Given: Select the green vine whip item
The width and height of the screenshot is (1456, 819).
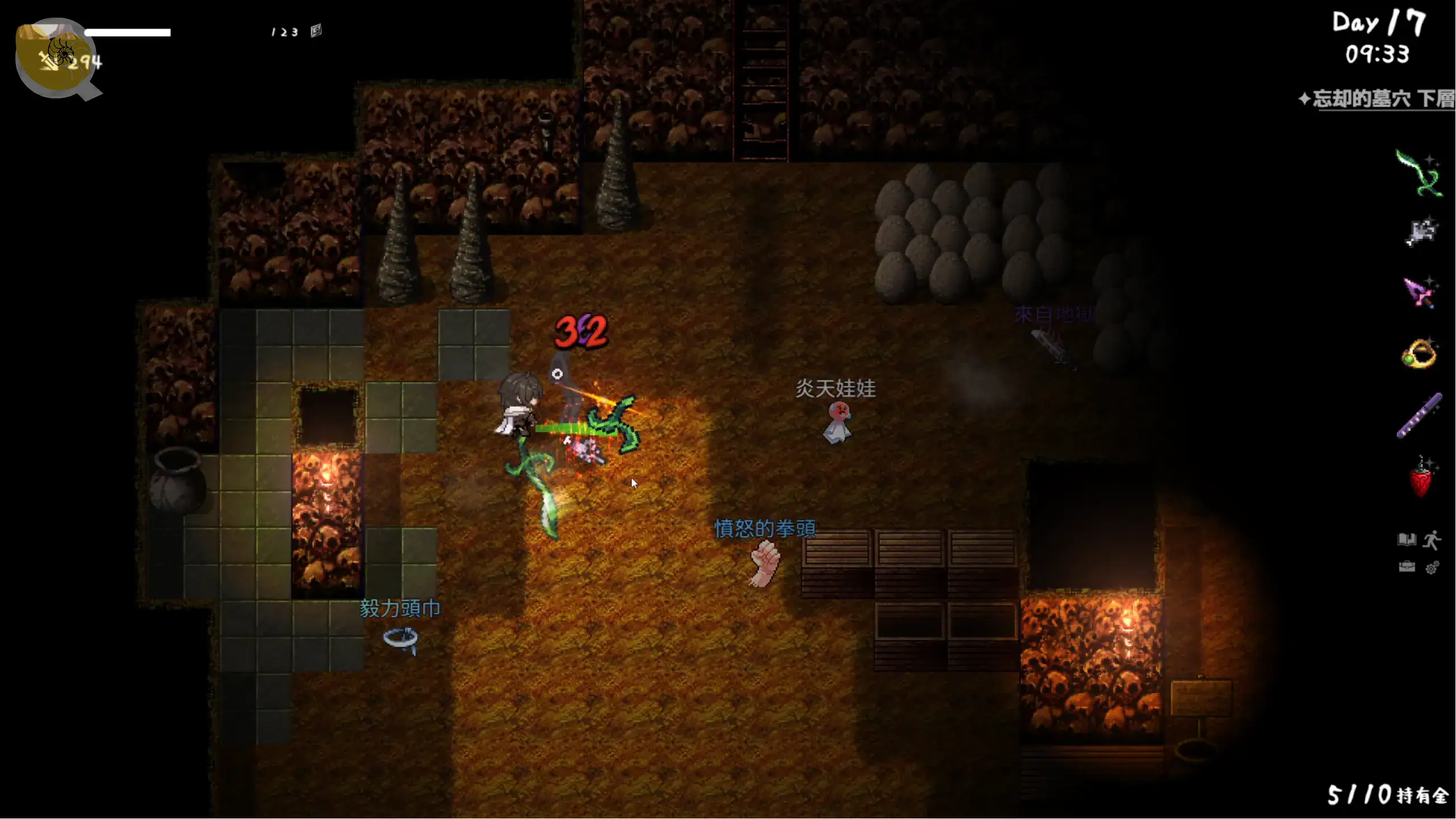Looking at the screenshot, I should click(x=1418, y=173).
